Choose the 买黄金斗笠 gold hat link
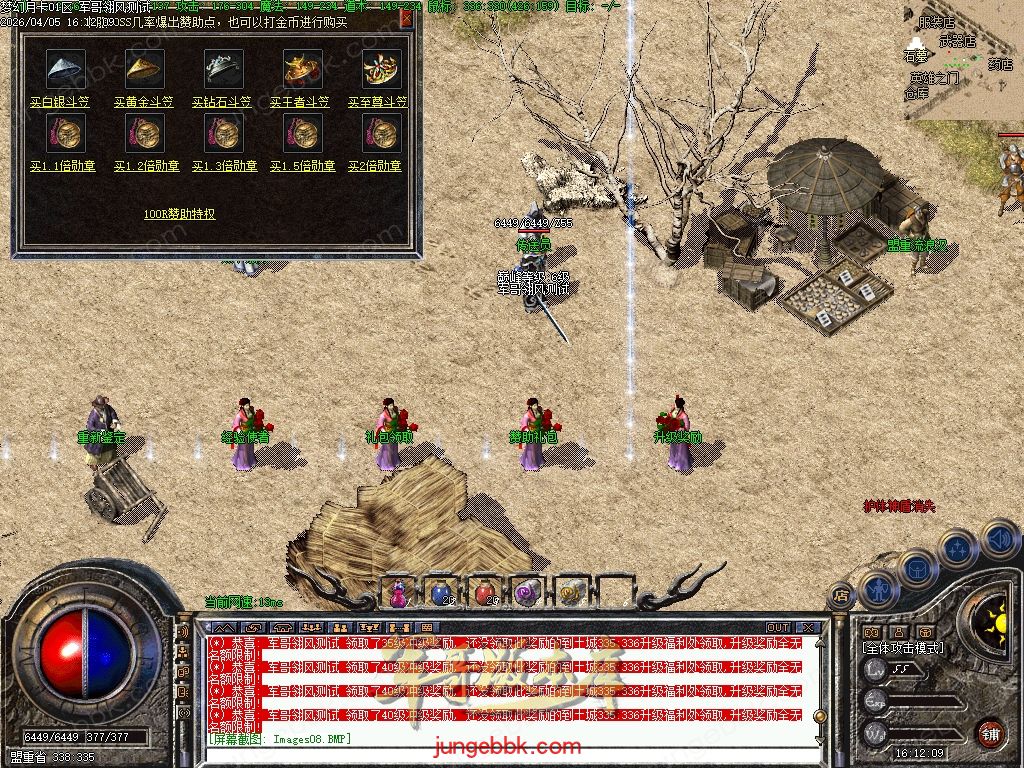1024x768 pixels. click(x=143, y=102)
